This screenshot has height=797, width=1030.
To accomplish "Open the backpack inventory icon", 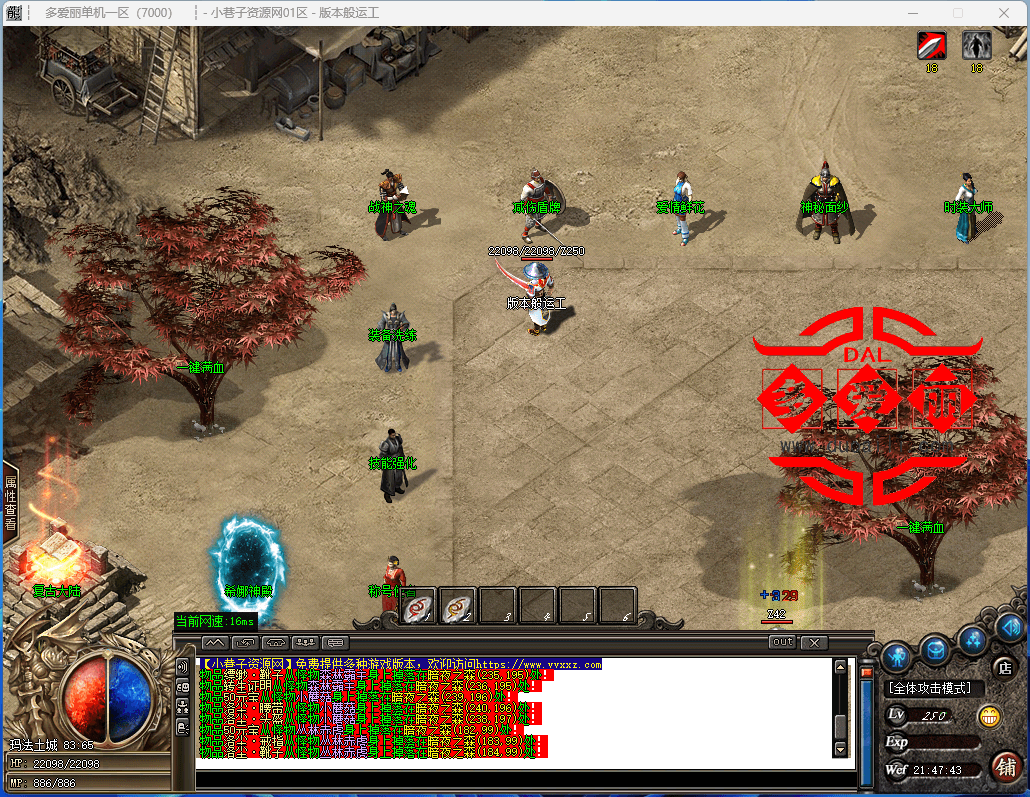I will click(935, 649).
